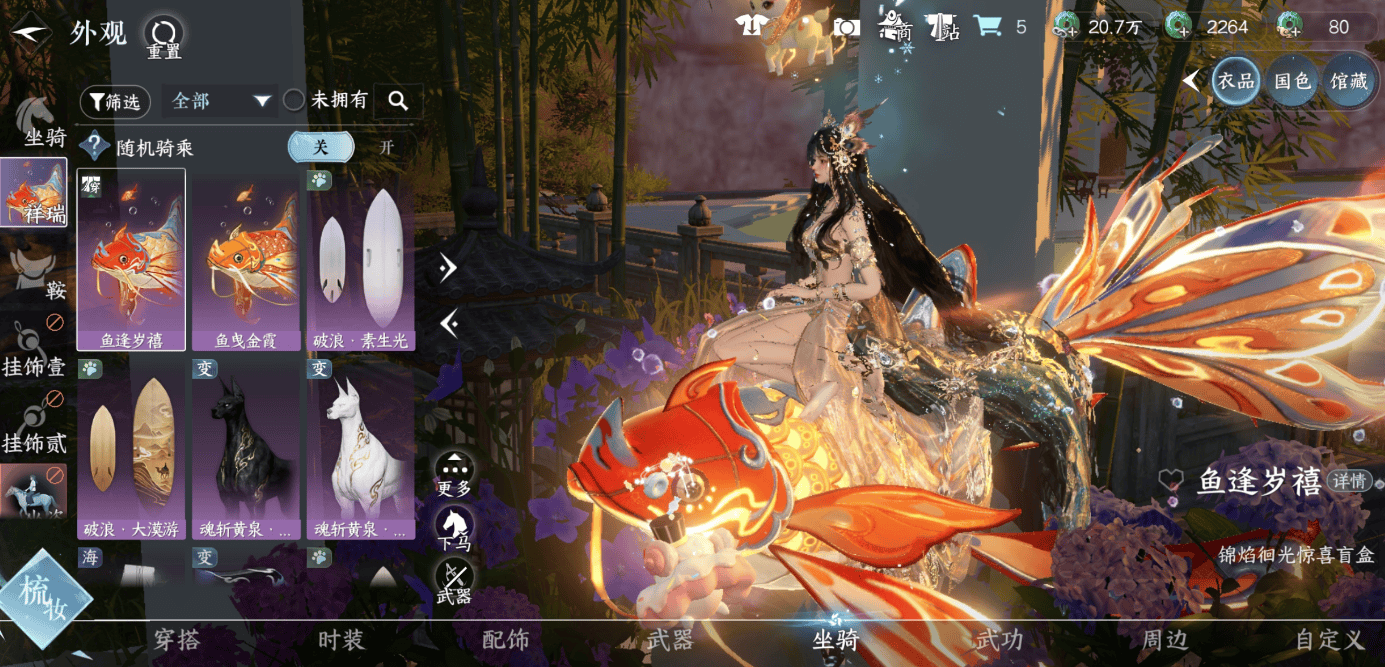
Task: Click the back arrow next to 外观
Action: coord(30,33)
